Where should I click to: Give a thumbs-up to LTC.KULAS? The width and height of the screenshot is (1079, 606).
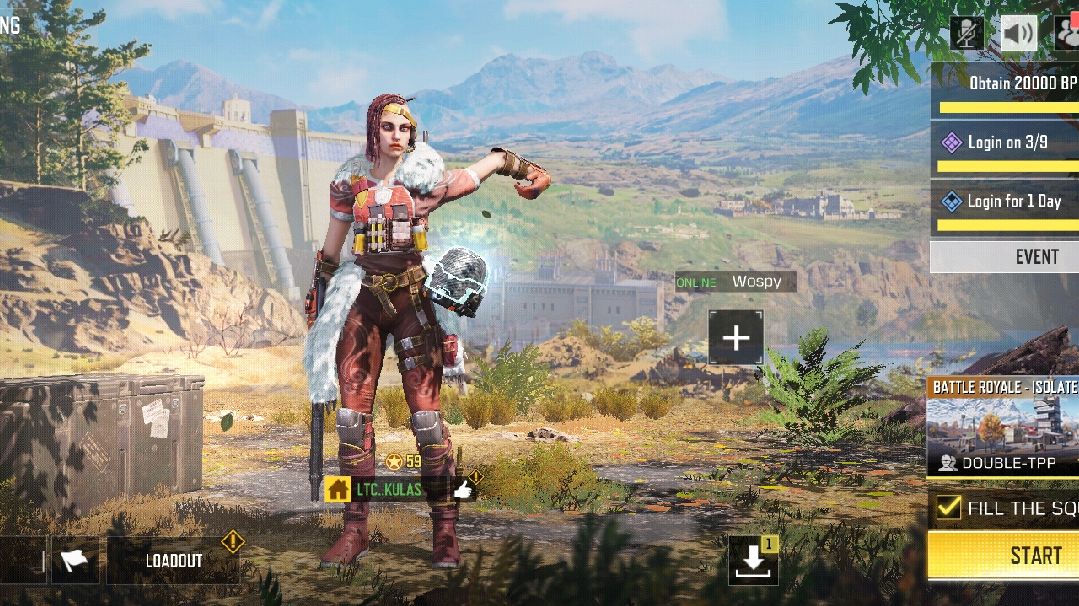tap(463, 489)
